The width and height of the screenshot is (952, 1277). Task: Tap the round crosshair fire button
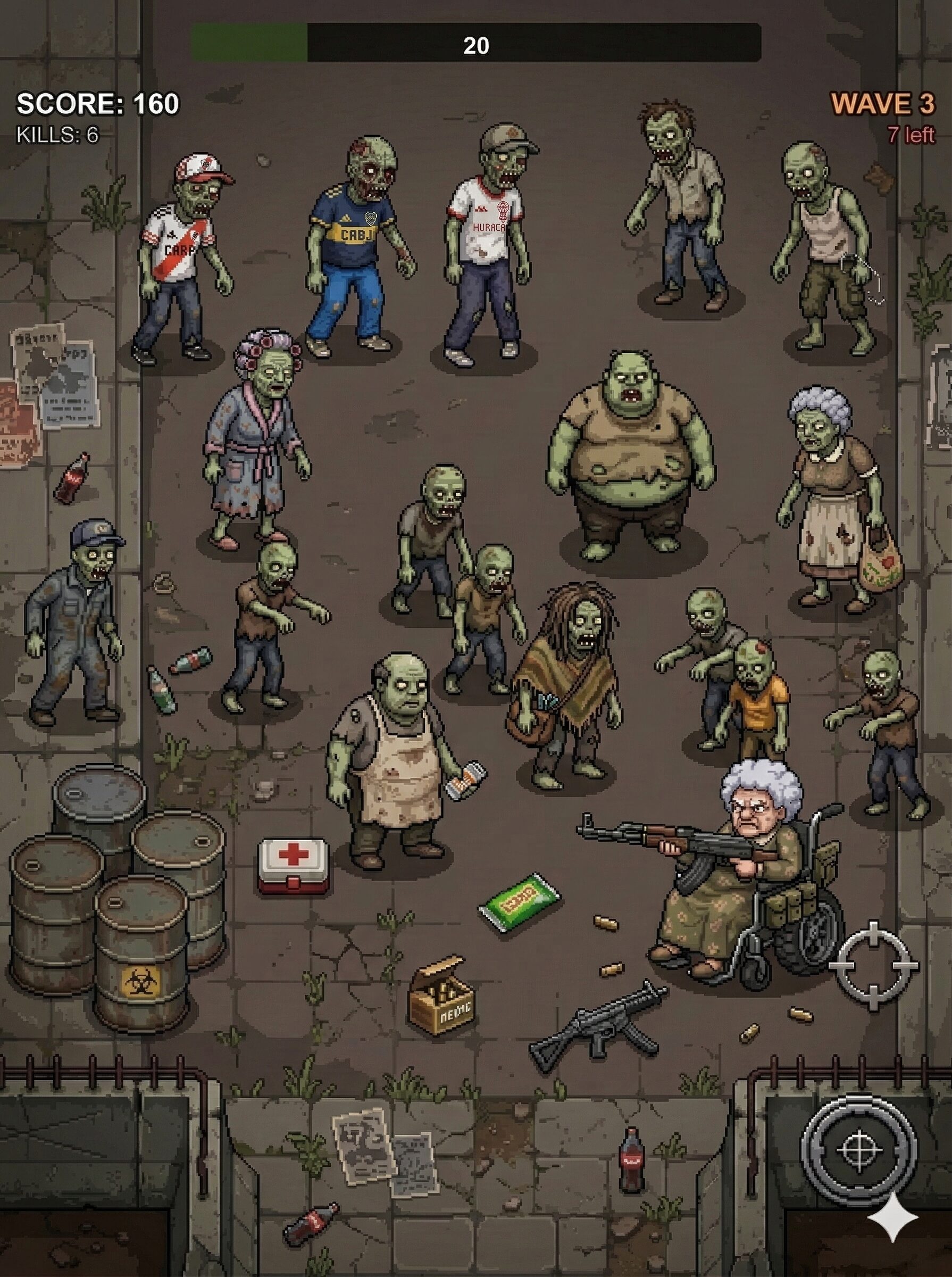tap(858, 1150)
